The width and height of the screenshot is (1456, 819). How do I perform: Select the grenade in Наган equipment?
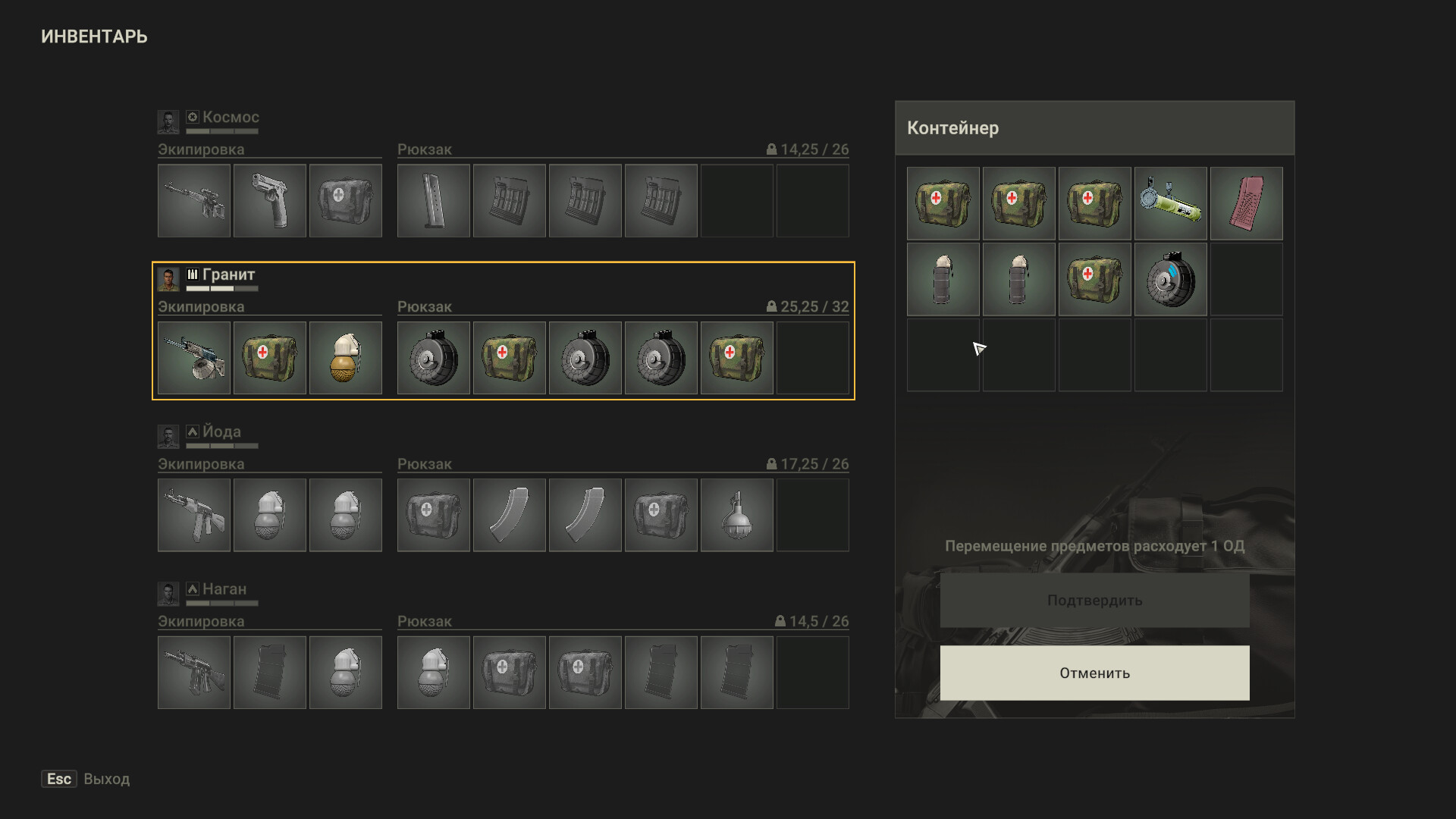[346, 672]
